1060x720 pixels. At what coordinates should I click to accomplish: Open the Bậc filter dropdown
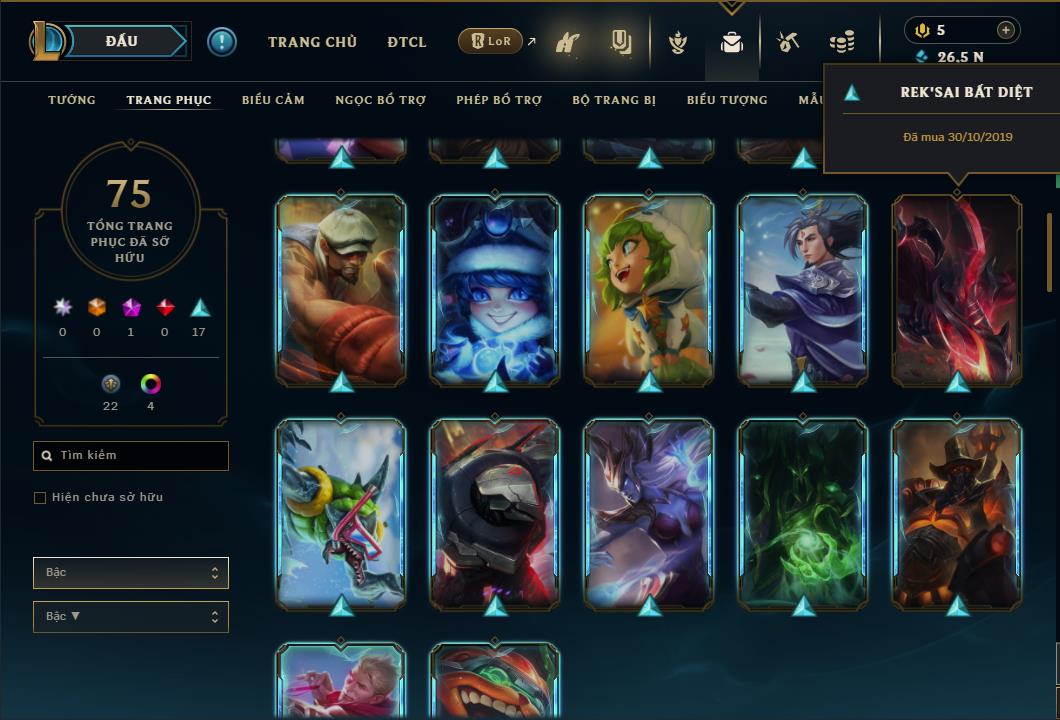click(x=131, y=573)
